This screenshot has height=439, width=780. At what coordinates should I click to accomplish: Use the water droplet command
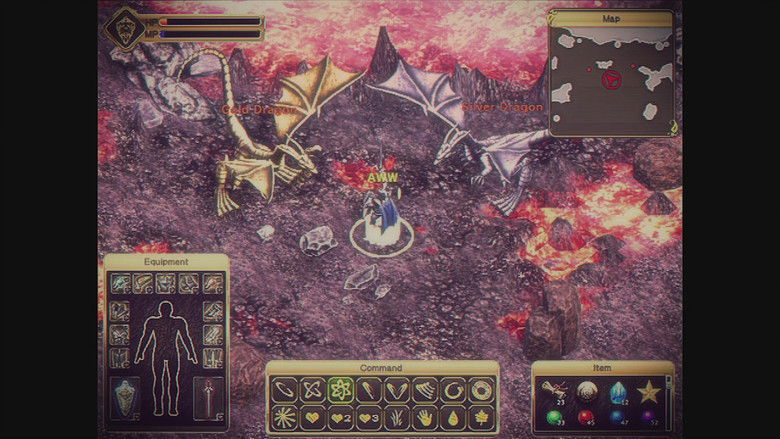pos(453,418)
